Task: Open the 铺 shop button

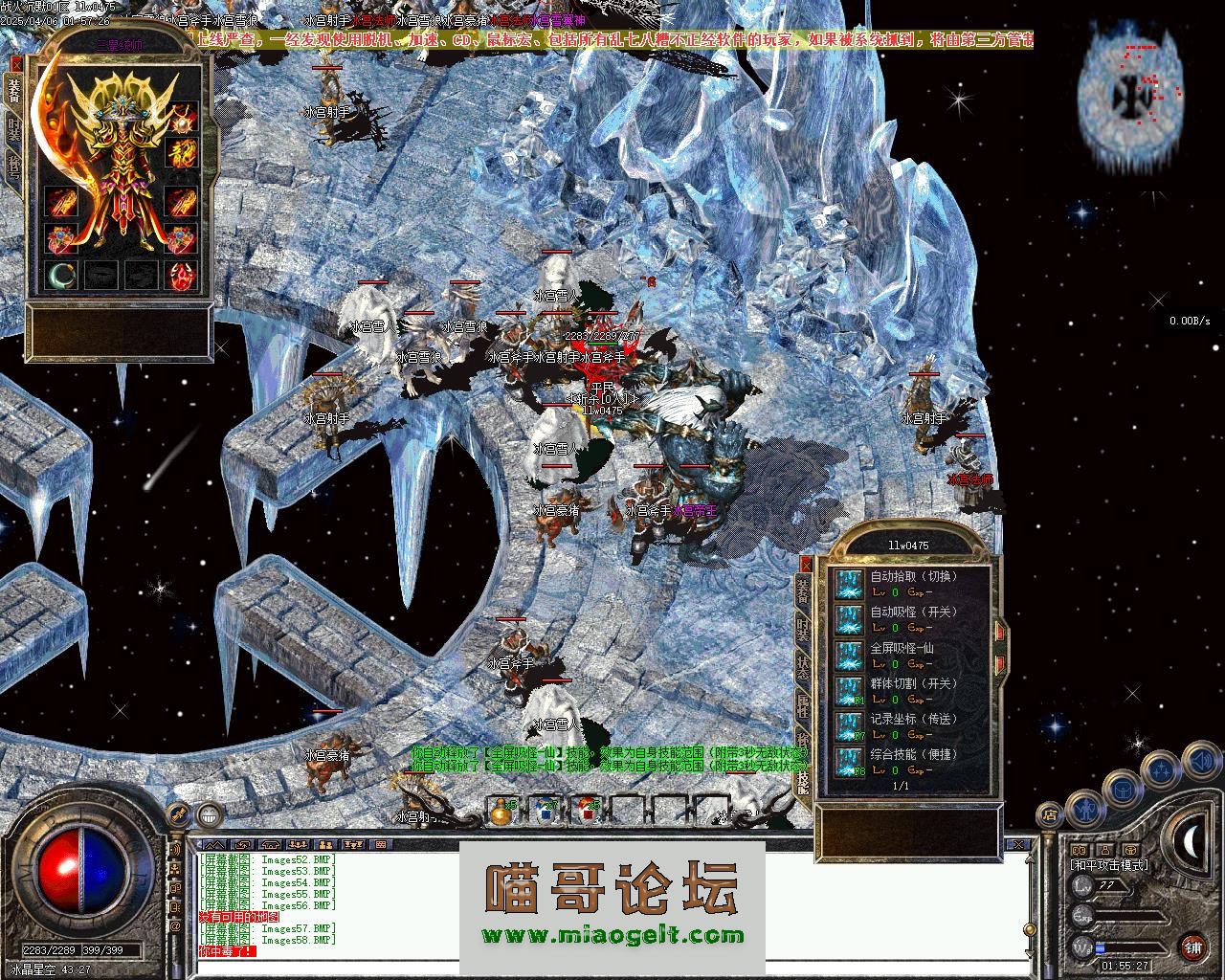Action: [x=1192, y=947]
